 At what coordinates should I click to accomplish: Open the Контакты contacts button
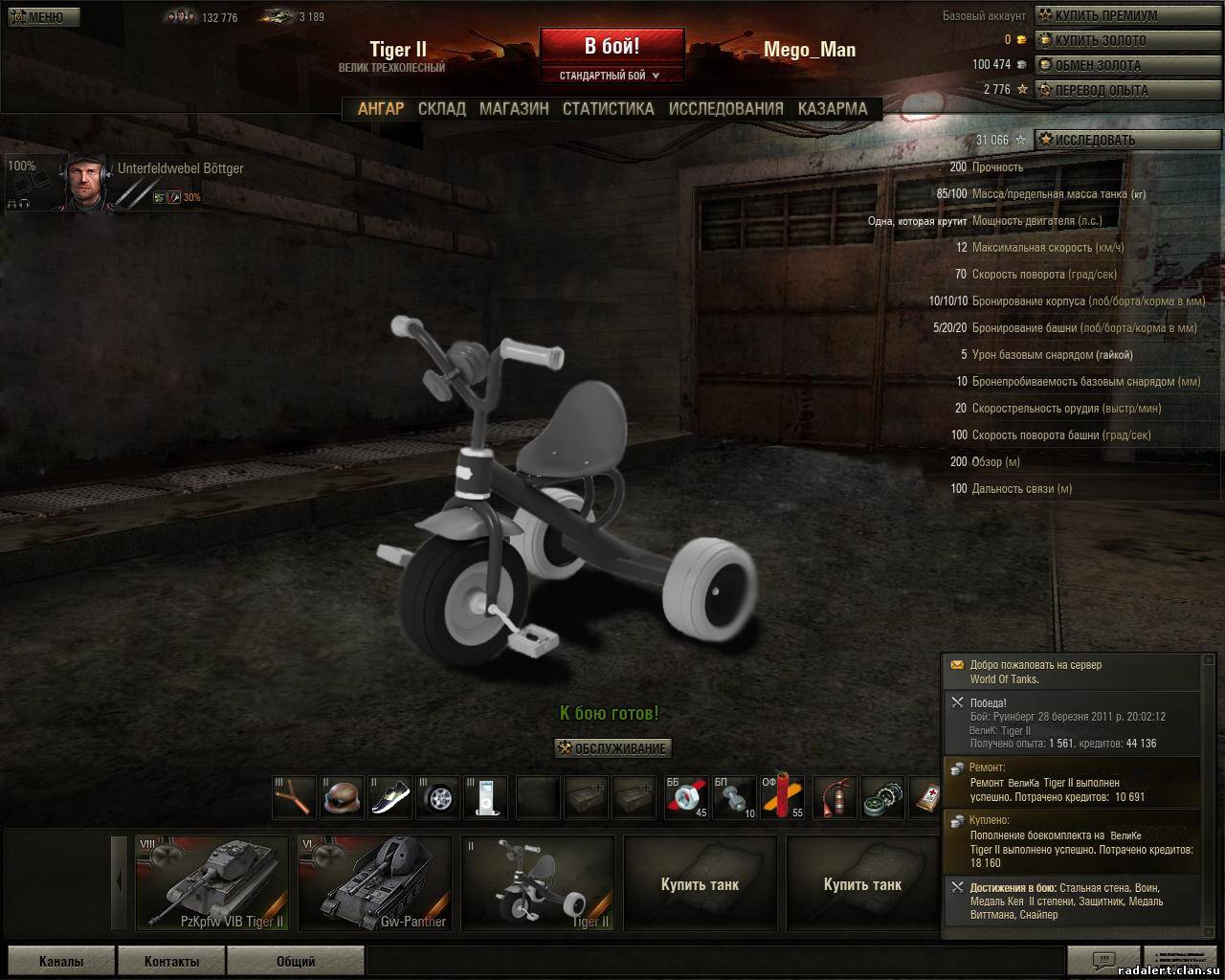click(x=171, y=961)
